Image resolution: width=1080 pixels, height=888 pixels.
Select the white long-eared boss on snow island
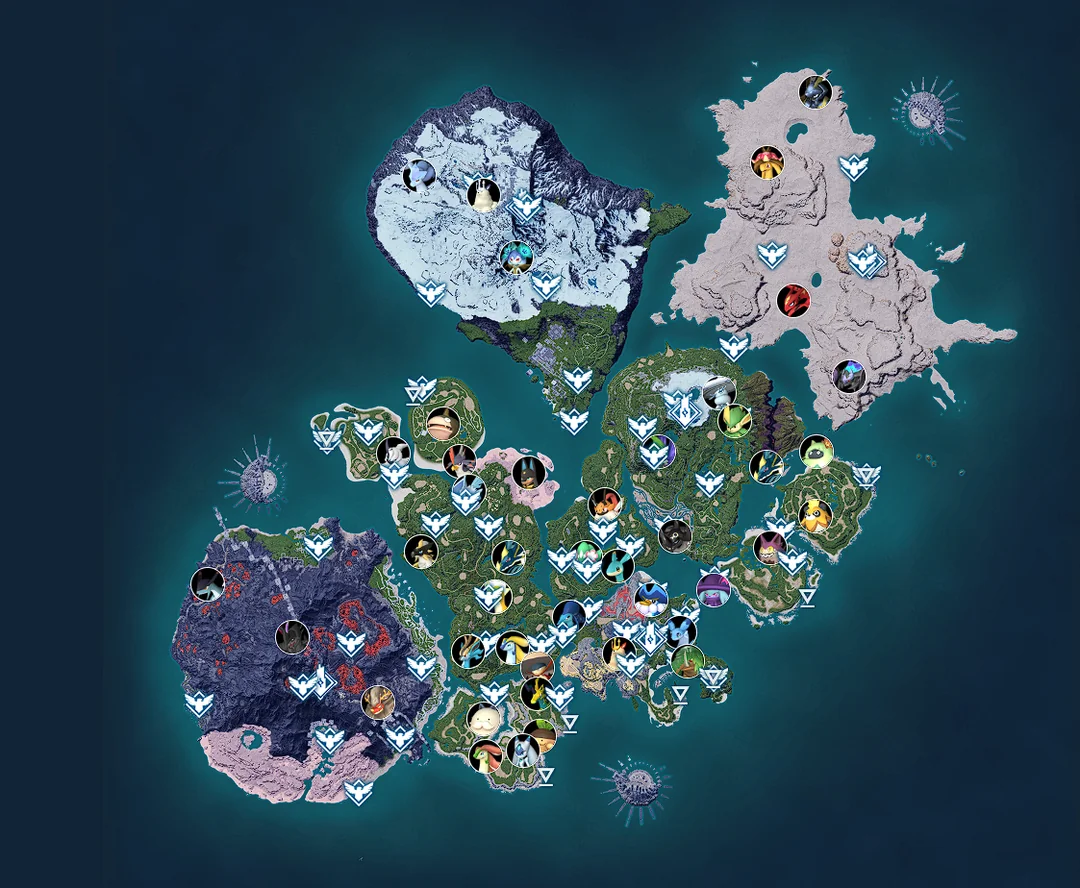[484, 193]
